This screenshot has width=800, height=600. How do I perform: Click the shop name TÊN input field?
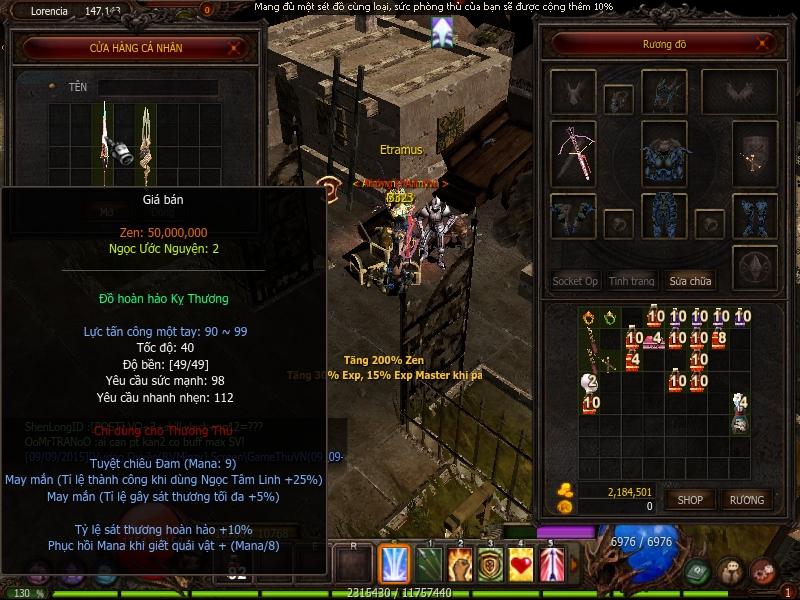(157, 88)
